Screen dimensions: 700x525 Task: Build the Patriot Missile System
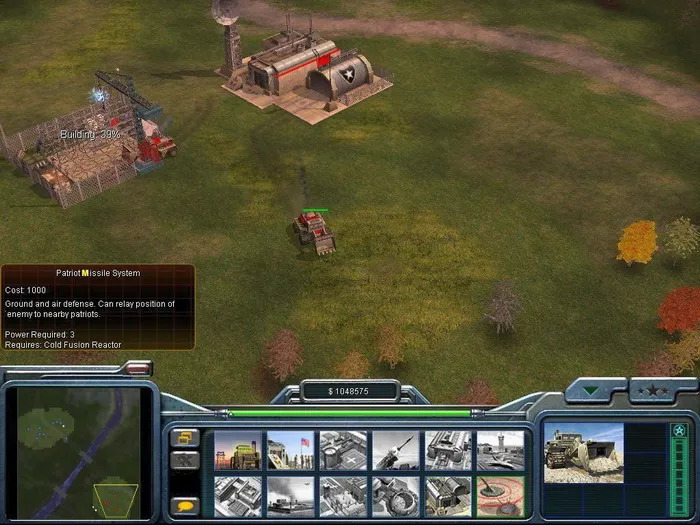tap(395, 450)
